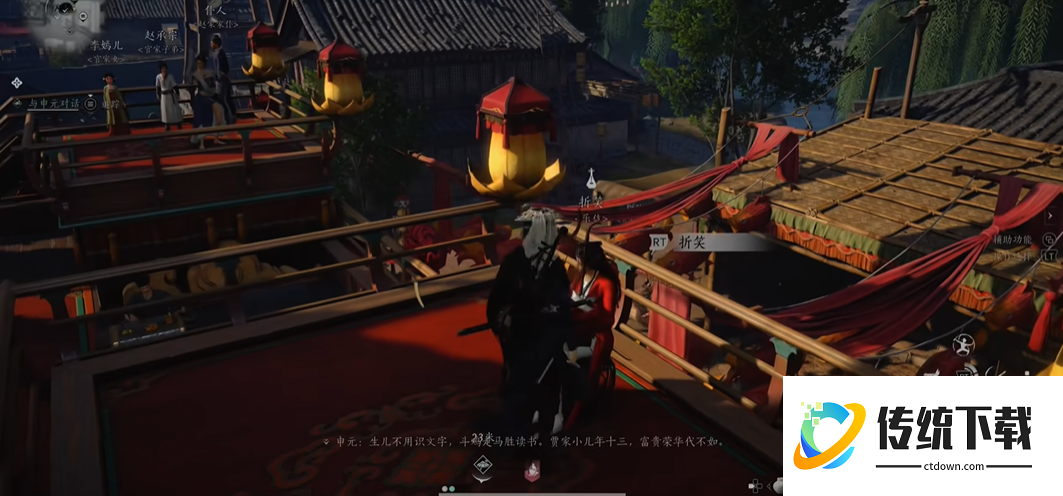The width and height of the screenshot is (1063, 496).
Task: Open the minimap in the corner
Action: 60,25
